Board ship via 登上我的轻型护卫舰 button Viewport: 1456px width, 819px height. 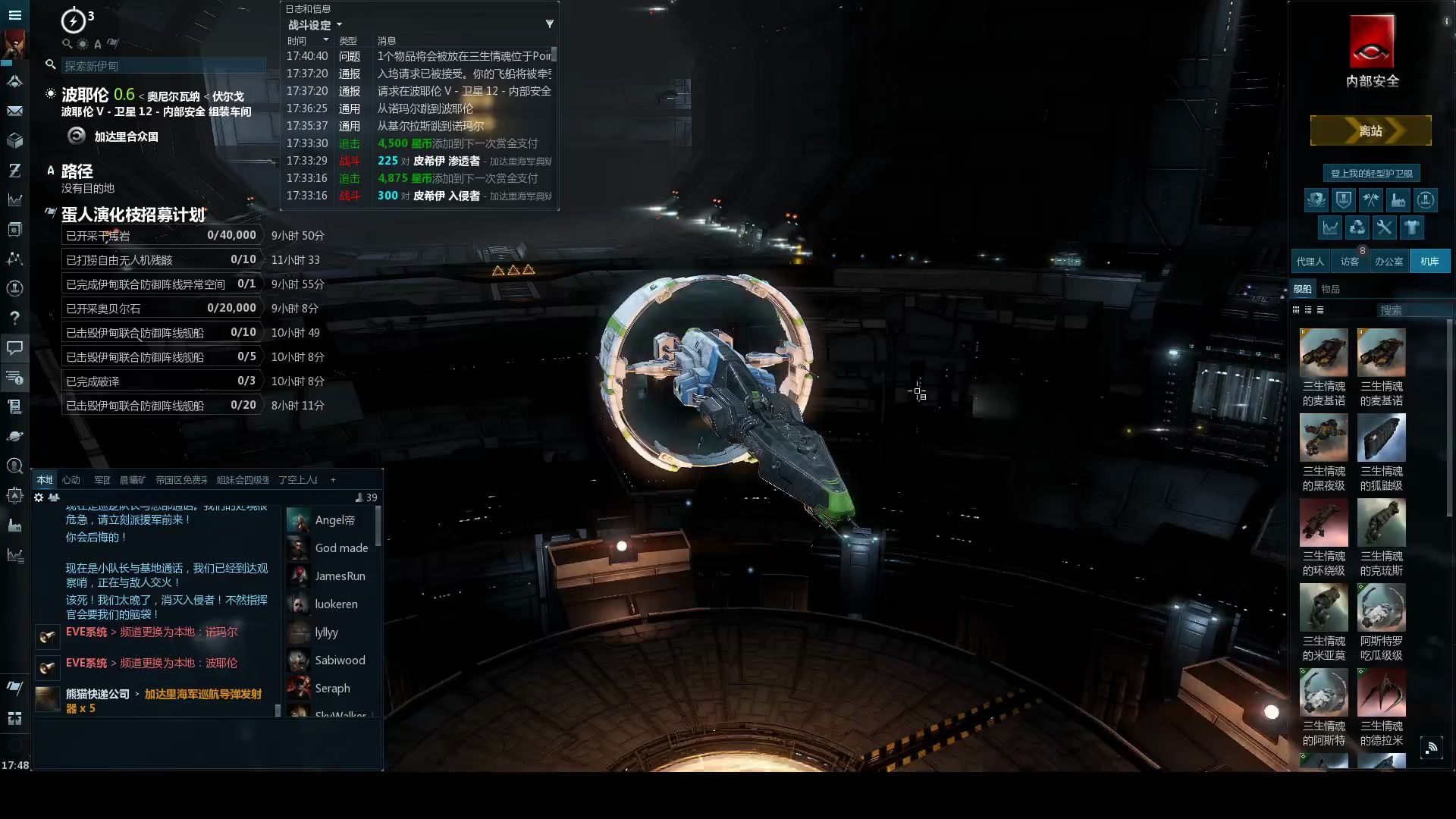[1371, 174]
